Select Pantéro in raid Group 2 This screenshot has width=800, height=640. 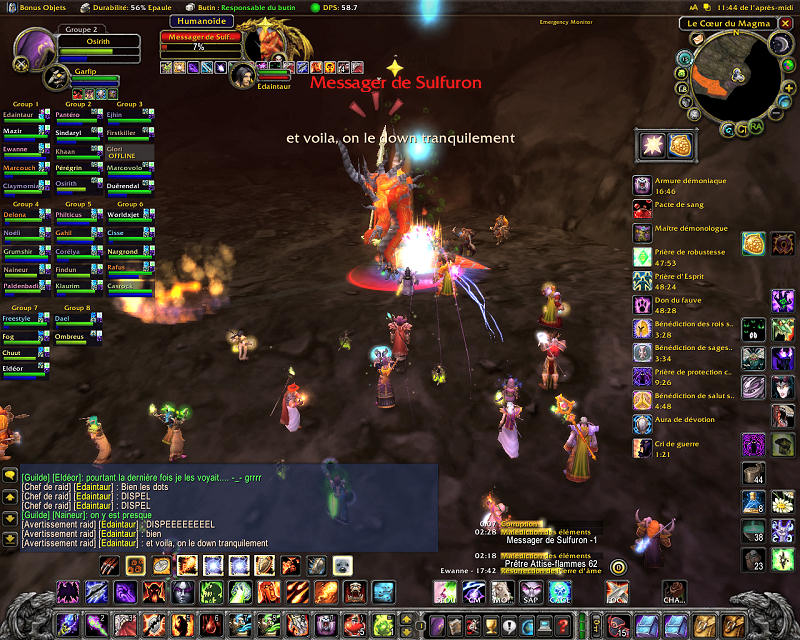click(x=77, y=118)
